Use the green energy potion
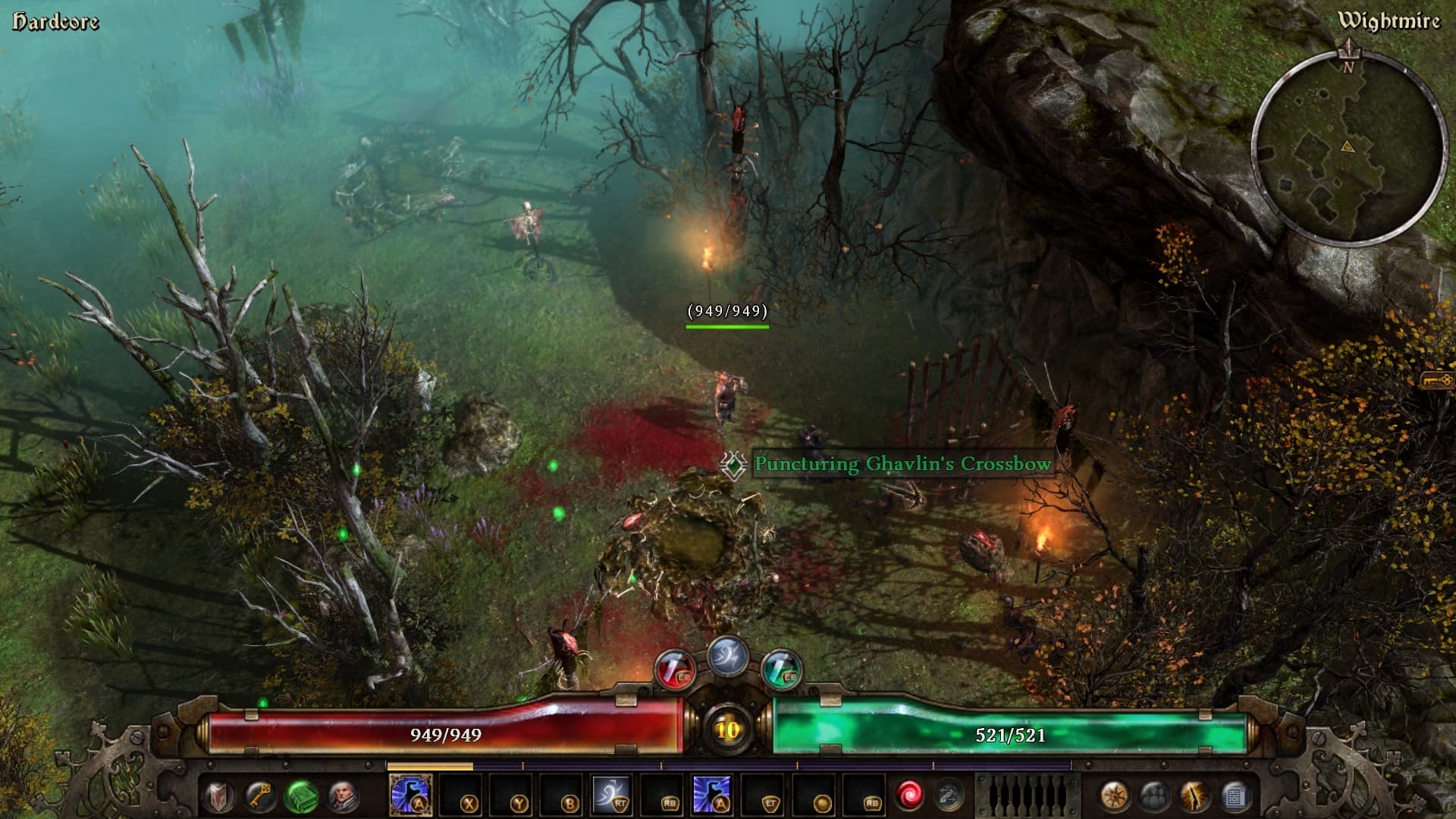The height and width of the screenshot is (819, 1456). 780,670
